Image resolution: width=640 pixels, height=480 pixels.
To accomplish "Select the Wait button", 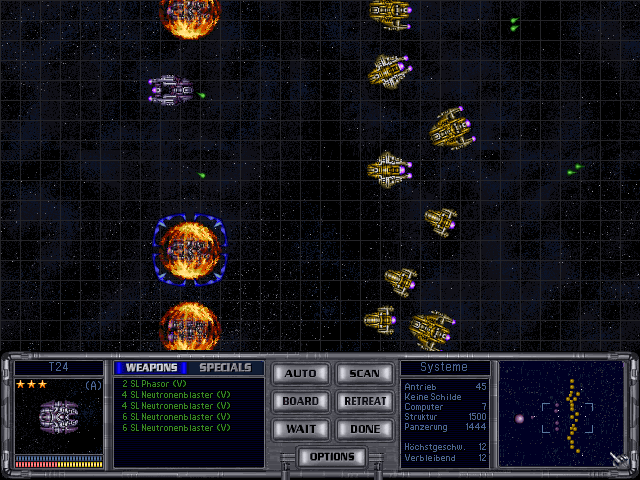I will pos(300,428).
